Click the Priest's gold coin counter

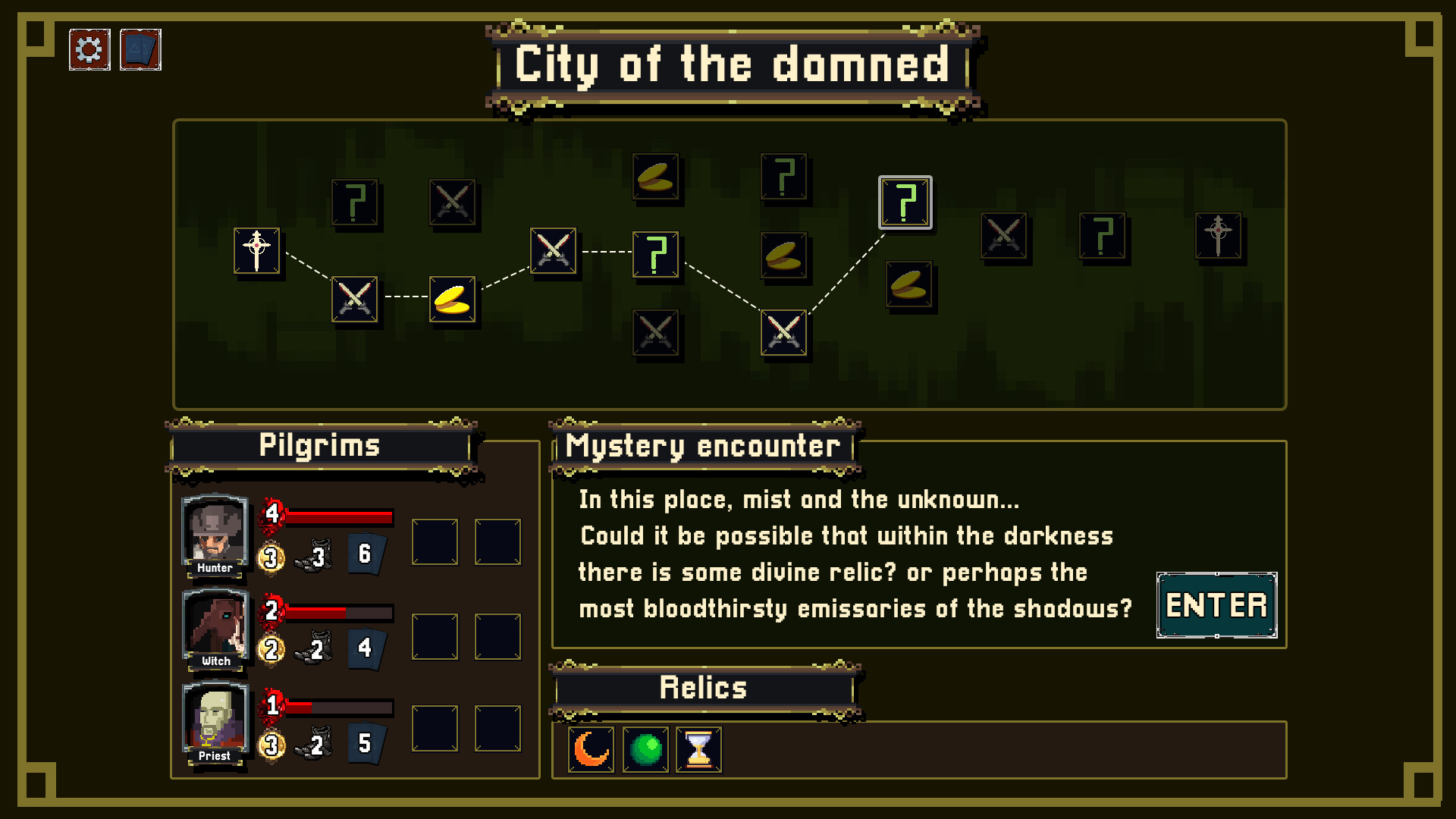(x=271, y=743)
